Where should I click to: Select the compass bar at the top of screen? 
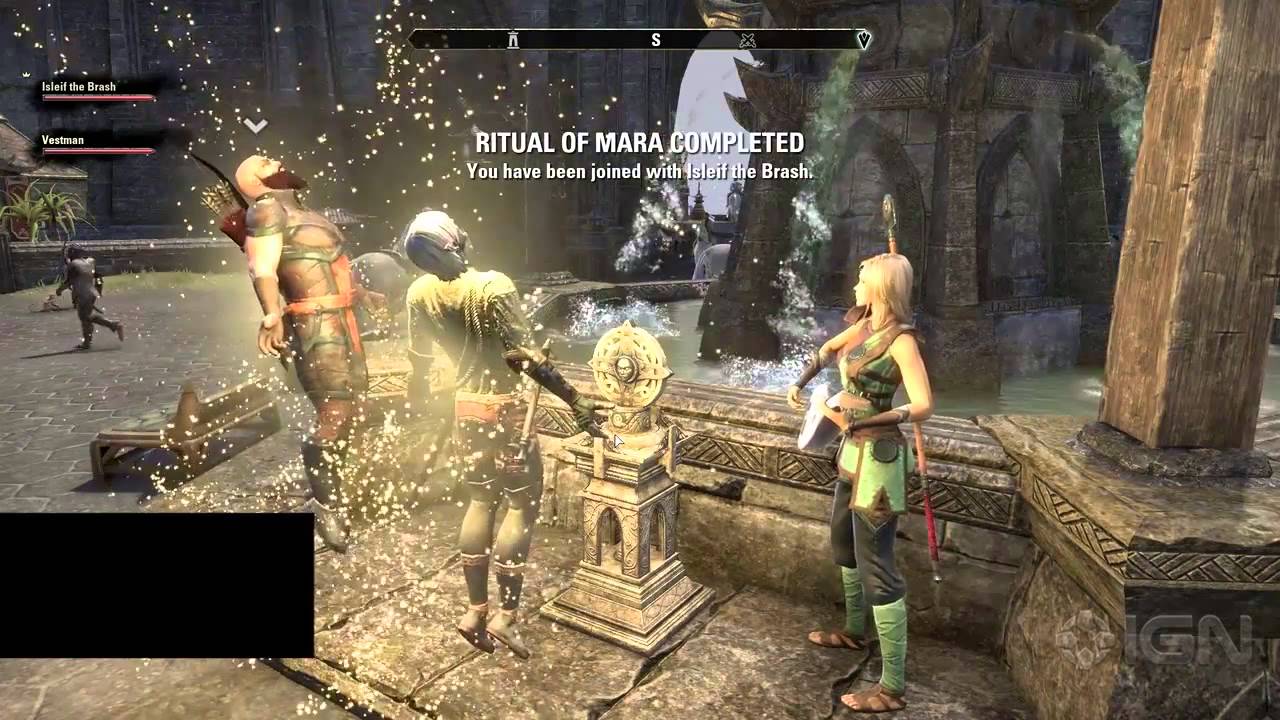pyautogui.click(x=640, y=41)
